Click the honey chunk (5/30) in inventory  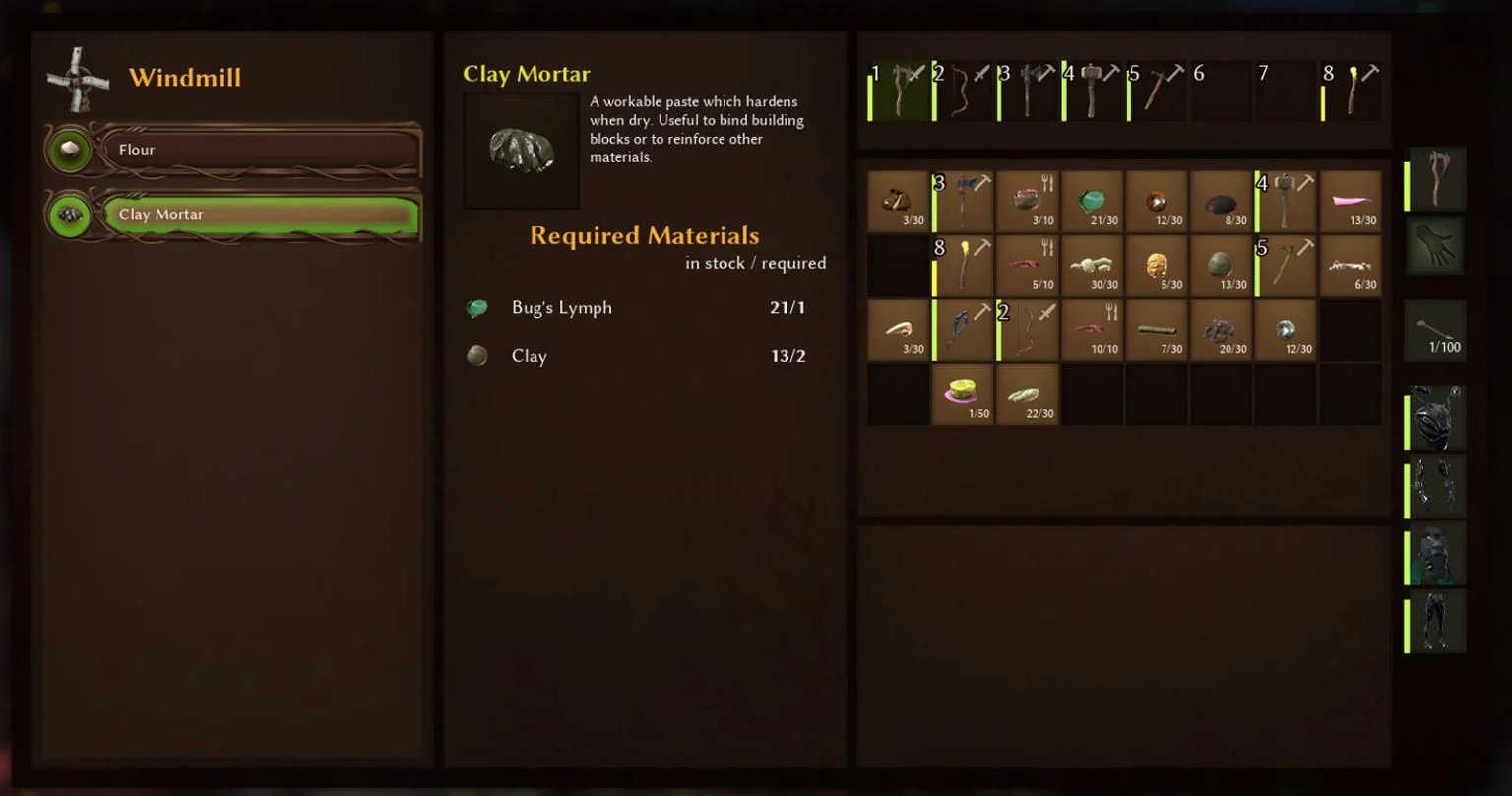pyautogui.click(x=1156, y=266)
